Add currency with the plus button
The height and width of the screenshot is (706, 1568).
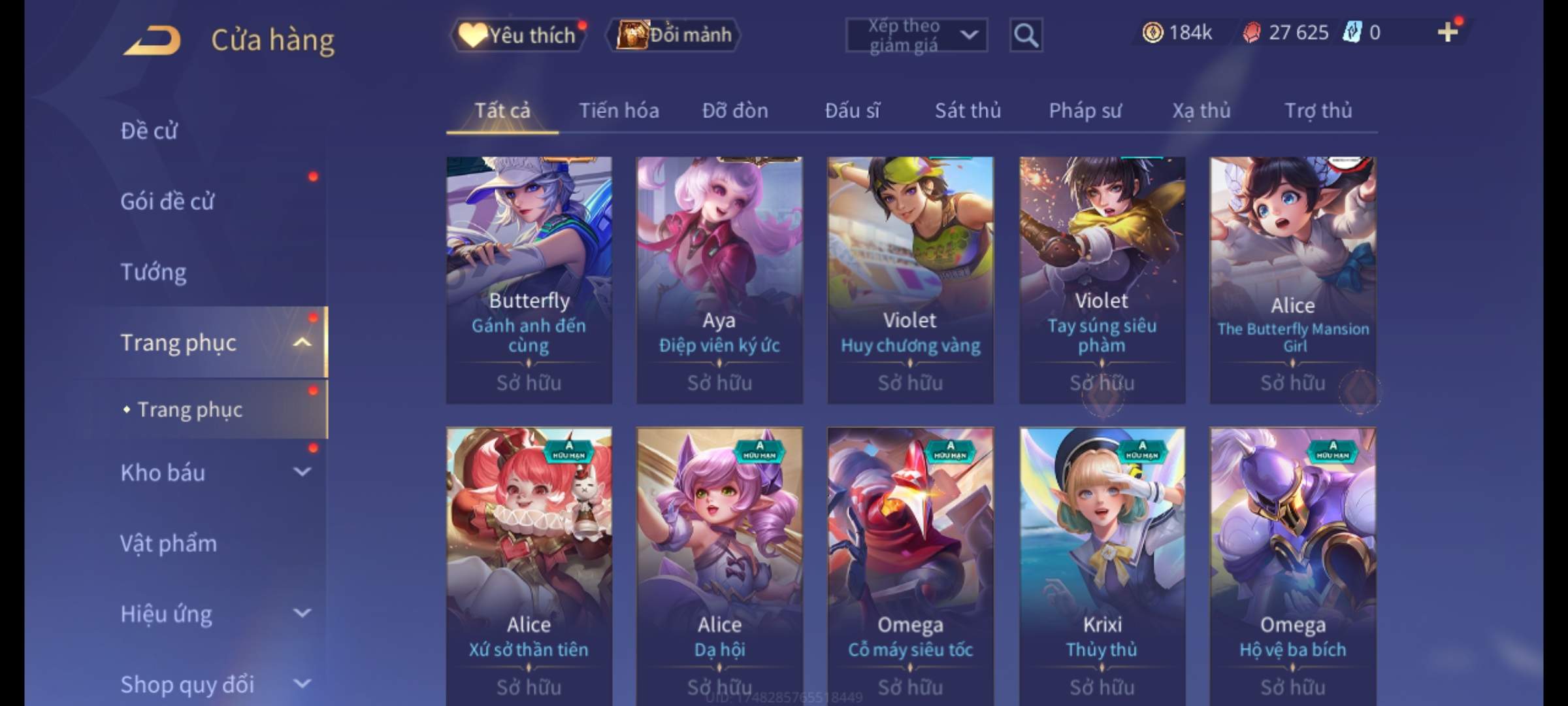[x=1448, y=32]
